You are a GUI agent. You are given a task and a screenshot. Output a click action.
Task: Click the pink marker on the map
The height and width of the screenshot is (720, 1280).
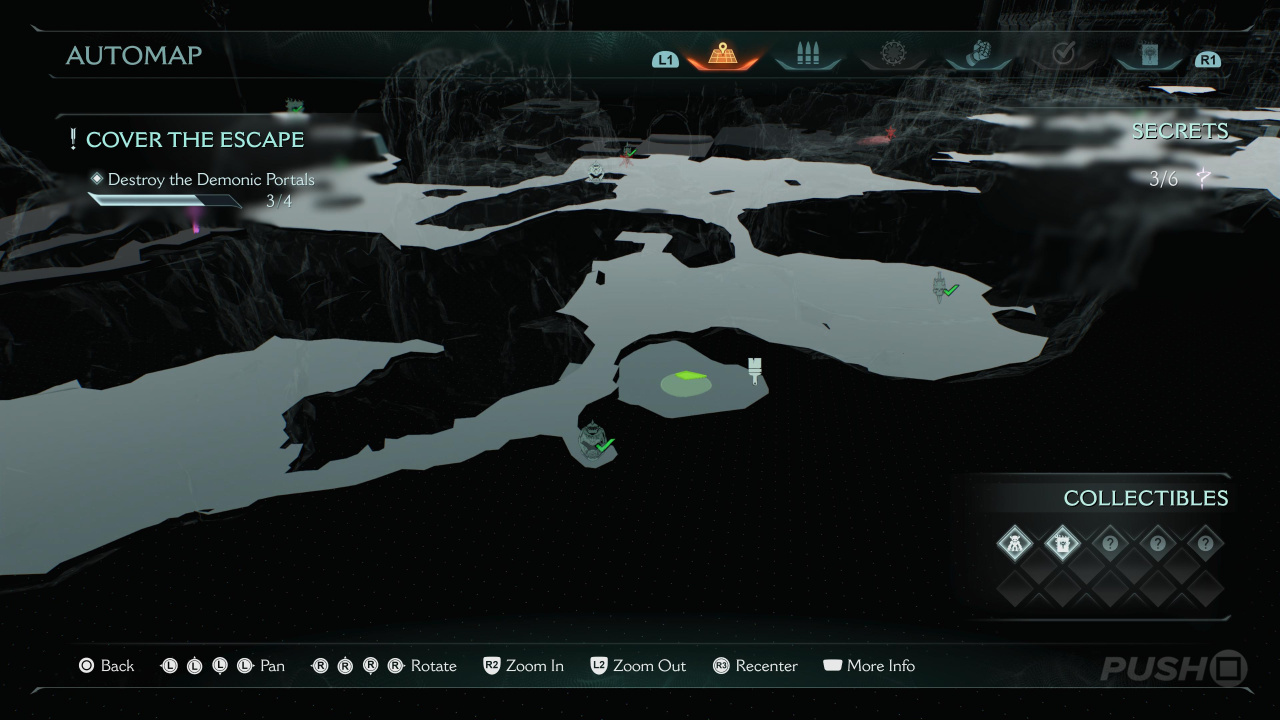point(195,227)
